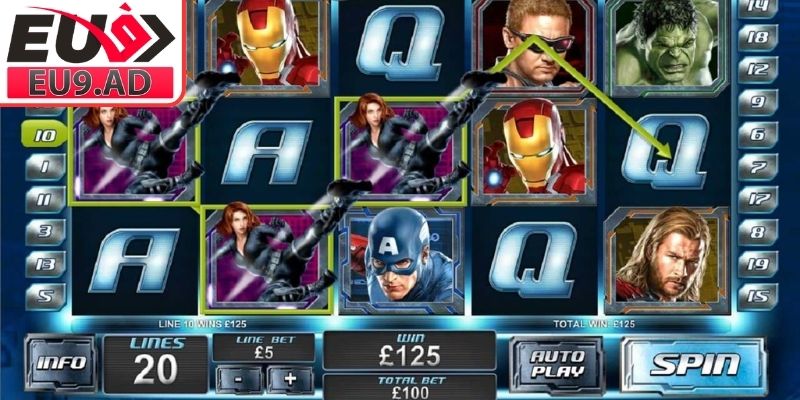Choose payline 5 marker
This screenshot has width=800, height=400.
tap(45, 295)
